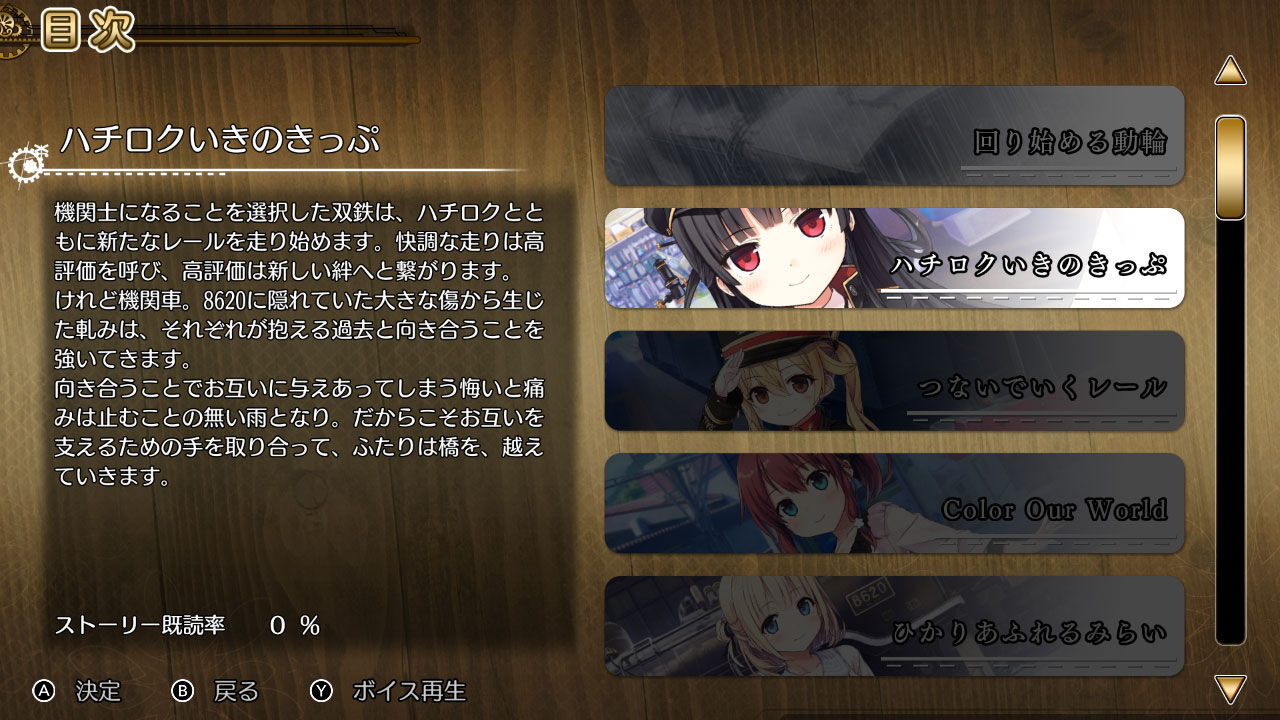
Task: Open the Color Our World chapter
Action: coord(895,503)
